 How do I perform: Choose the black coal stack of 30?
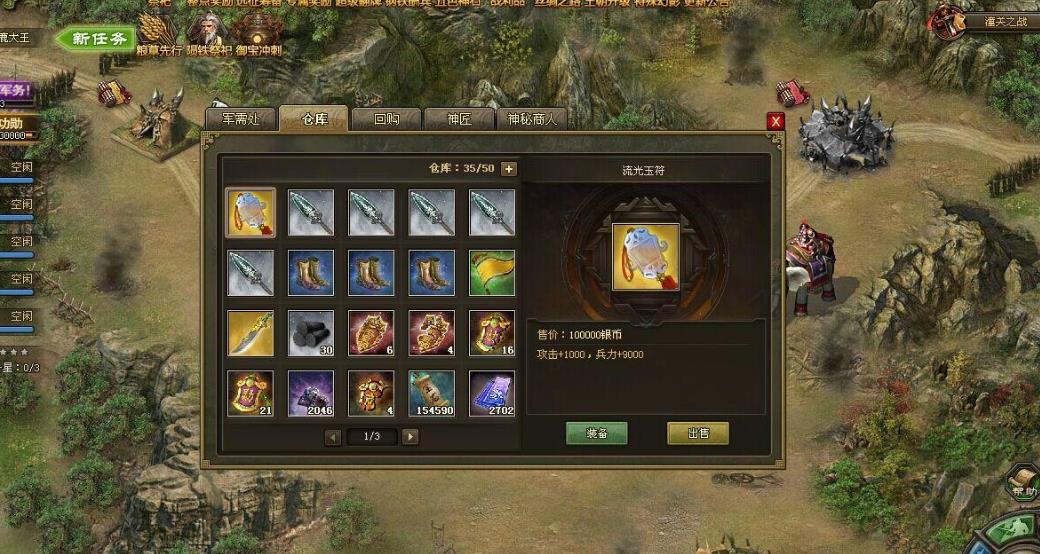311,333
